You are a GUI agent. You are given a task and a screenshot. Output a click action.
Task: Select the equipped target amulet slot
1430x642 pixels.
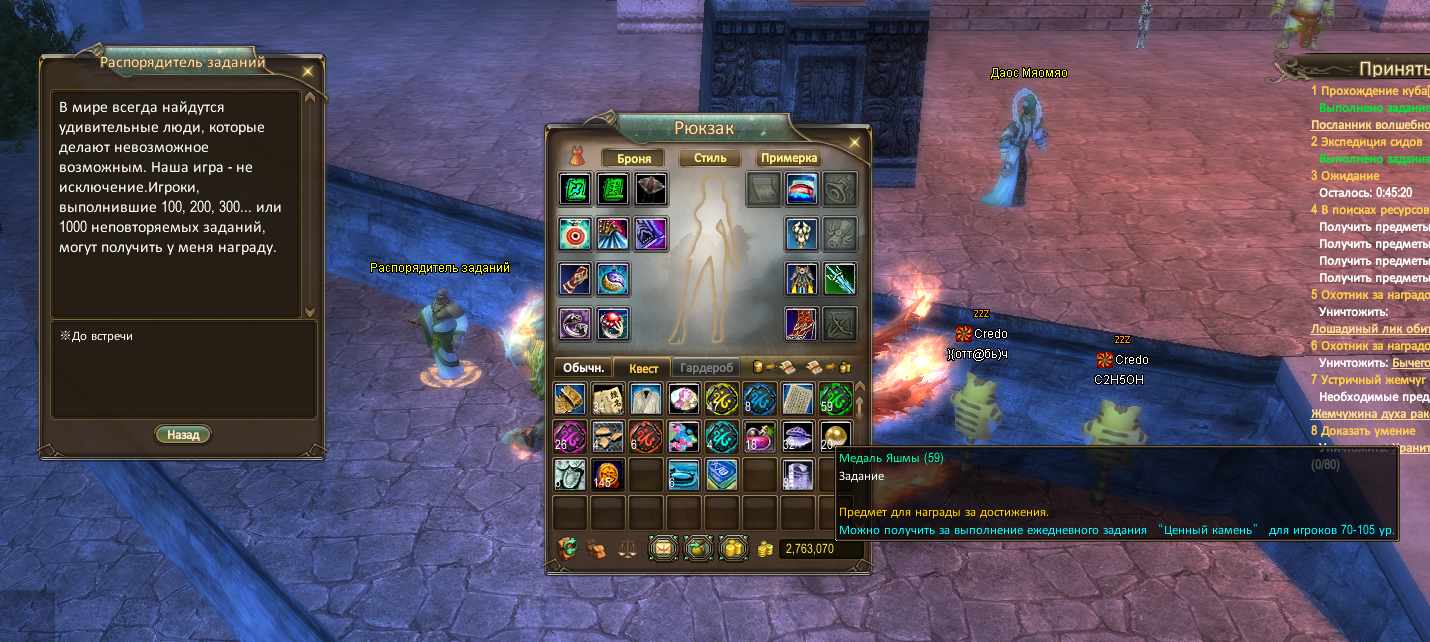(574, 234)
